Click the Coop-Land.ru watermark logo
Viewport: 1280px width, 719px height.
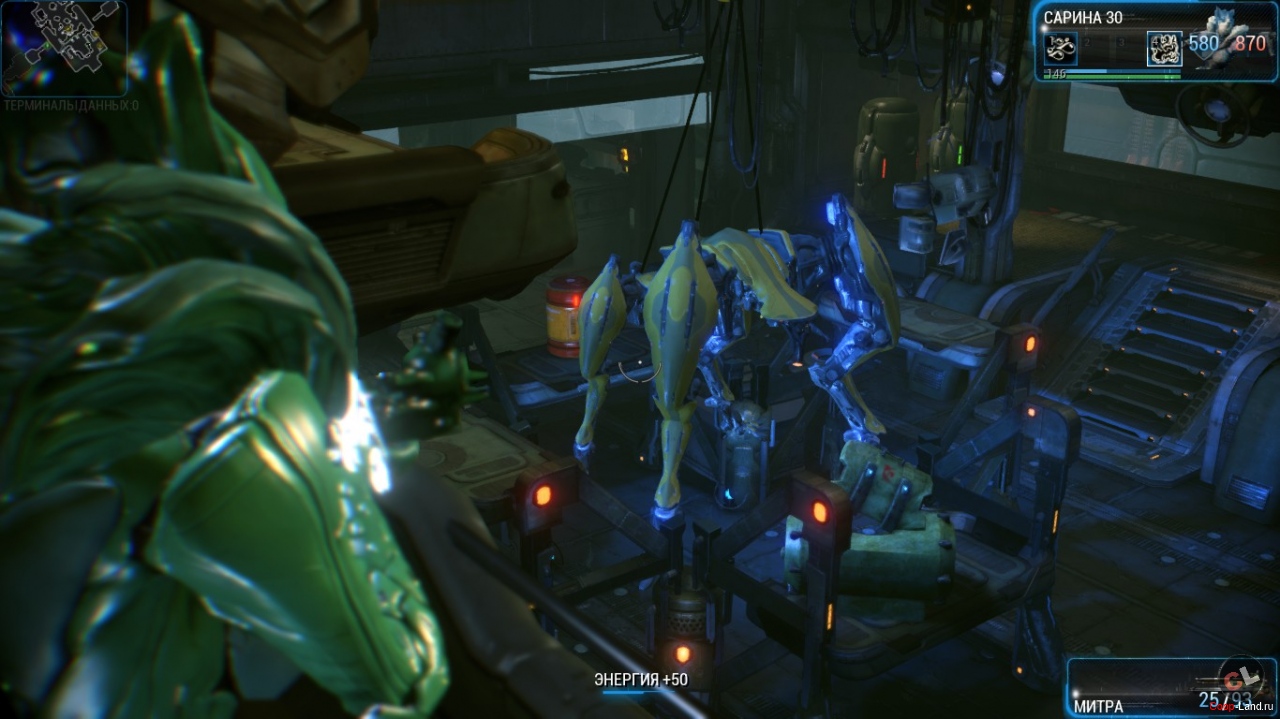pos(1240,676)
